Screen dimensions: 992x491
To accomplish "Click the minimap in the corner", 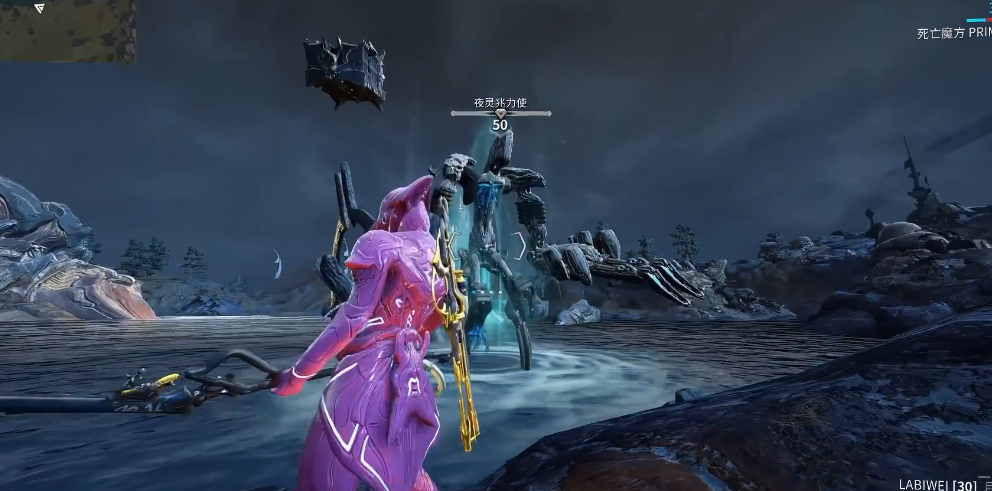I will click(67, 28).
